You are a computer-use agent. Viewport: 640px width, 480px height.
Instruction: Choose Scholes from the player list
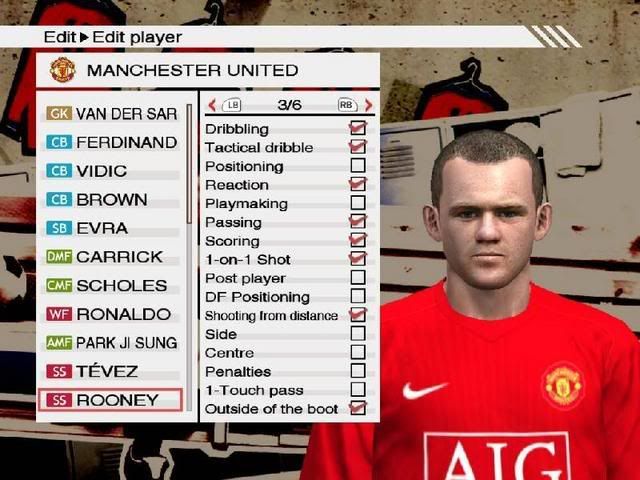(111, 285)
